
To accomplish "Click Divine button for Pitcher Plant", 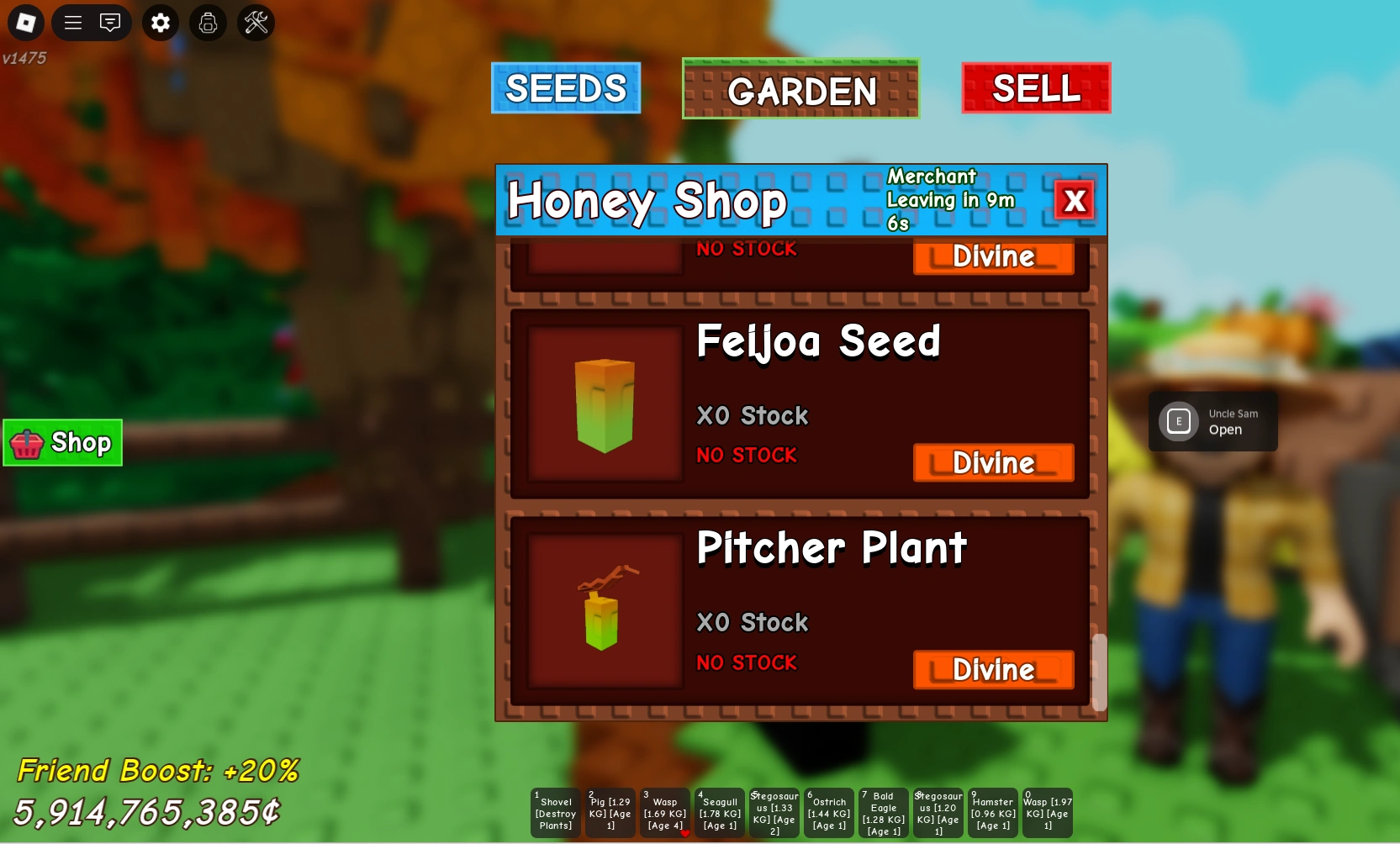I will pyautogui.click(x=993, y=670).
